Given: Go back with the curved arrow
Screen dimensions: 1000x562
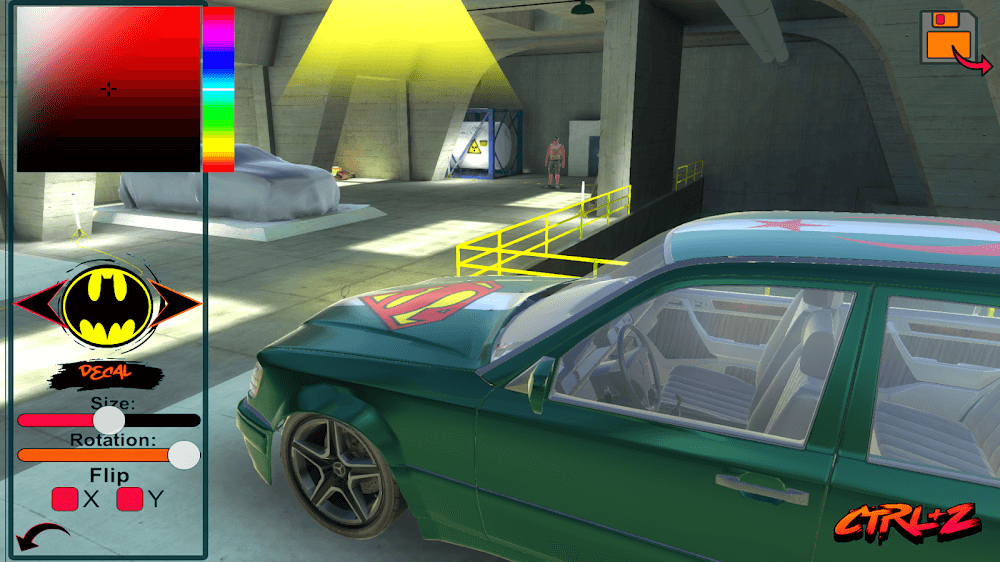Looking at the screenshot, I should (42, 538).
